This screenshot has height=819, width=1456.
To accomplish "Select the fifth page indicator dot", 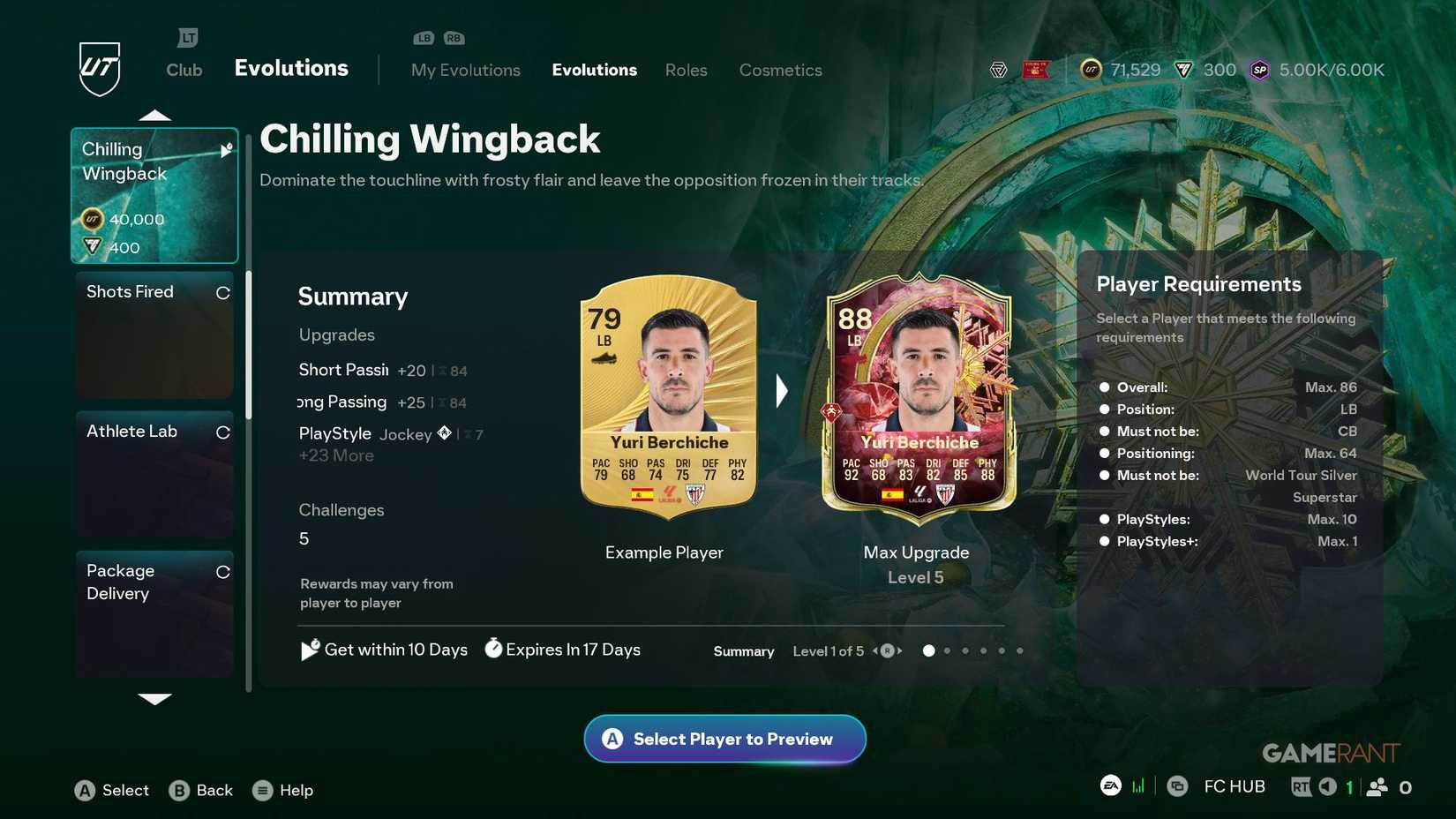I will point(1002,650).
